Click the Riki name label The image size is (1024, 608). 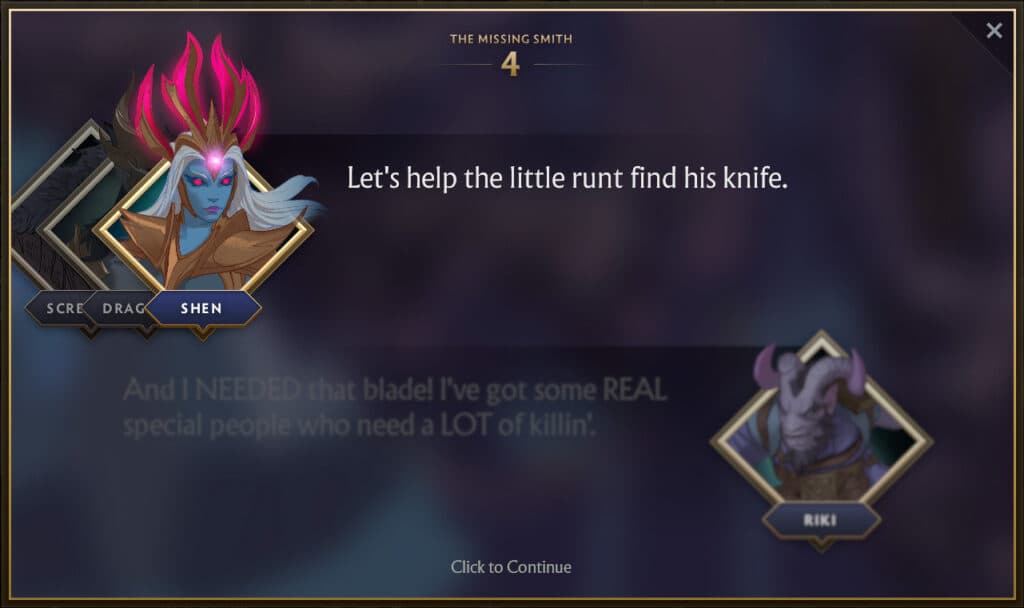tap(820, 520)
